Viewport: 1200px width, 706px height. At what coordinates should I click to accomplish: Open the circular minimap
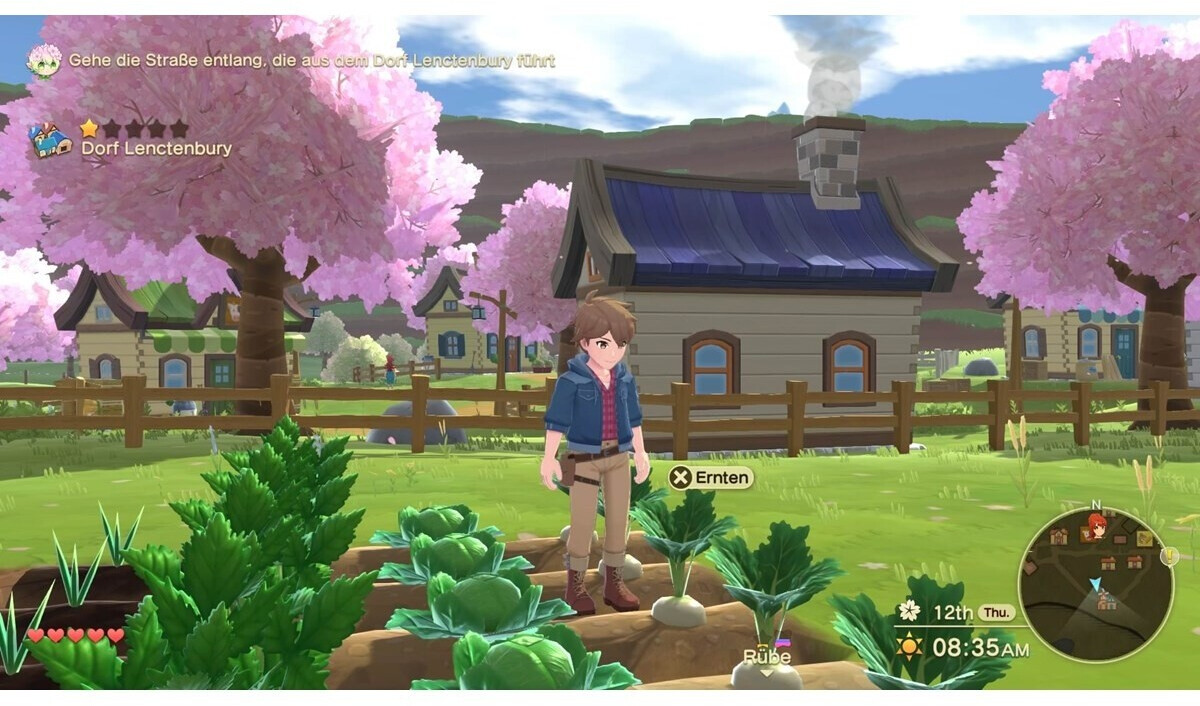tap(1095, 583)
